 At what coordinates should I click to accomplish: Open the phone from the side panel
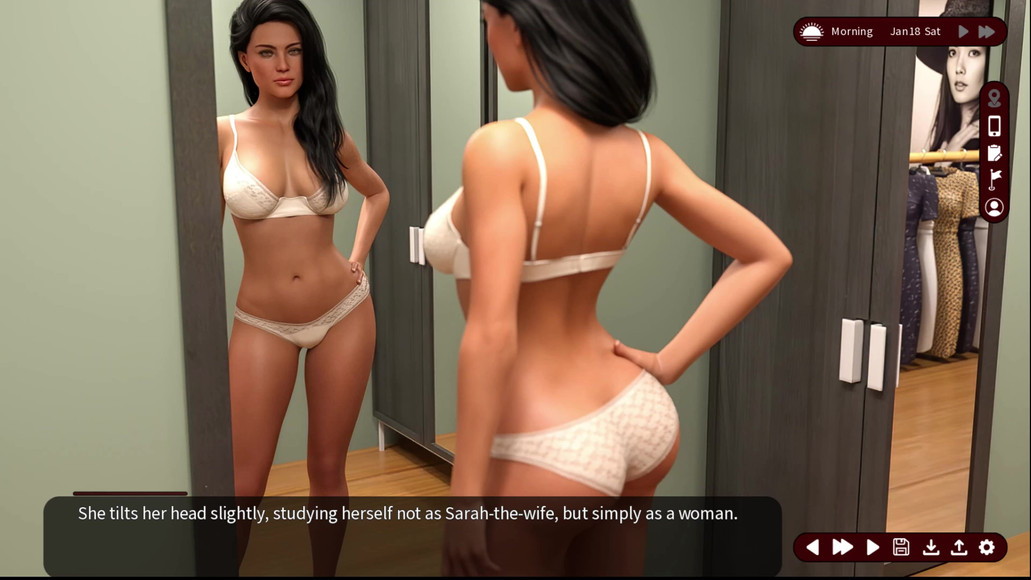pyautogui.click(x=994, y=126)
